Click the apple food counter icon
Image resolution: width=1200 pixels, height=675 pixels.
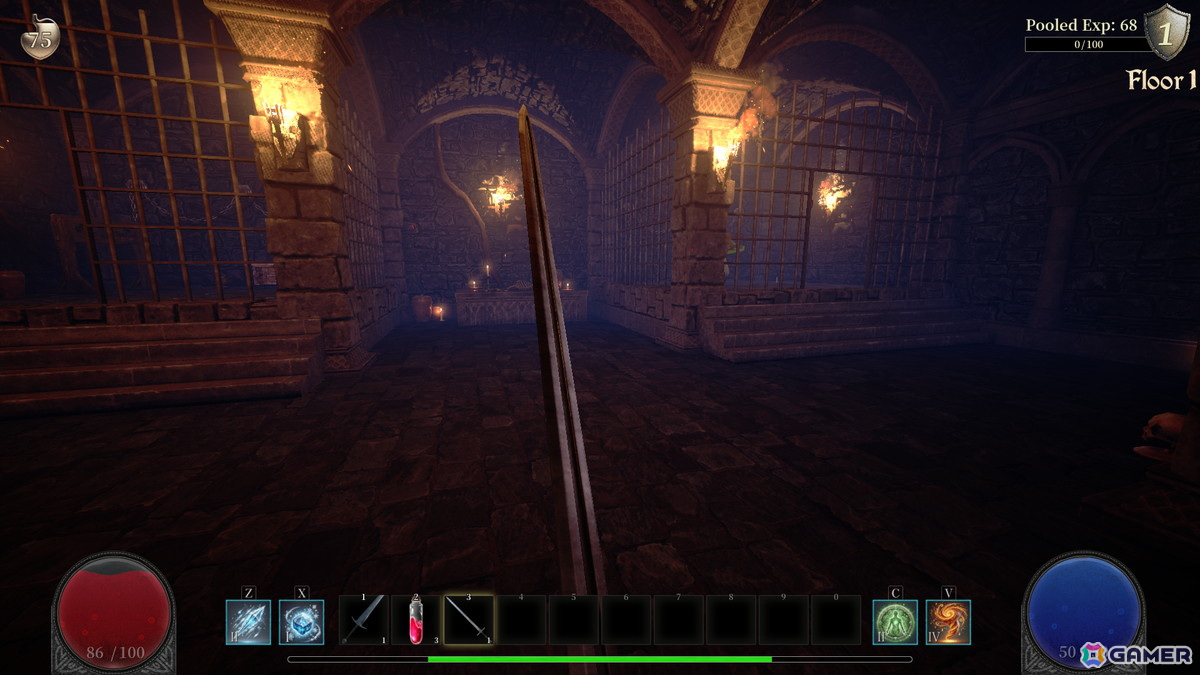(40, 38)
